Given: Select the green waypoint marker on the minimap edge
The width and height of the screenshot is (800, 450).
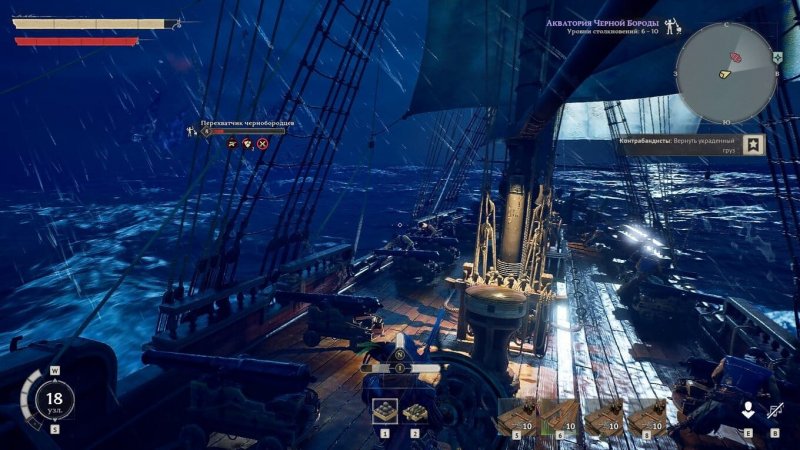Looking at the screenshot, I should tap(776, 58).
